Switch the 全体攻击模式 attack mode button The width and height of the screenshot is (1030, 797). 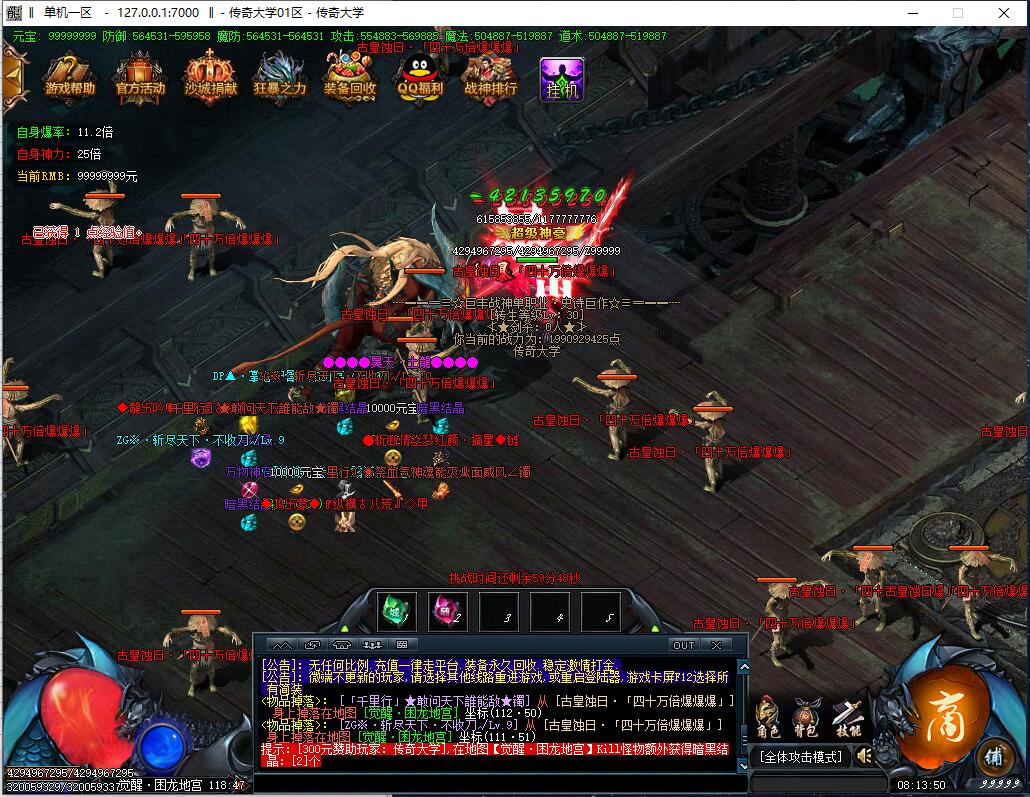pos(801,757)
